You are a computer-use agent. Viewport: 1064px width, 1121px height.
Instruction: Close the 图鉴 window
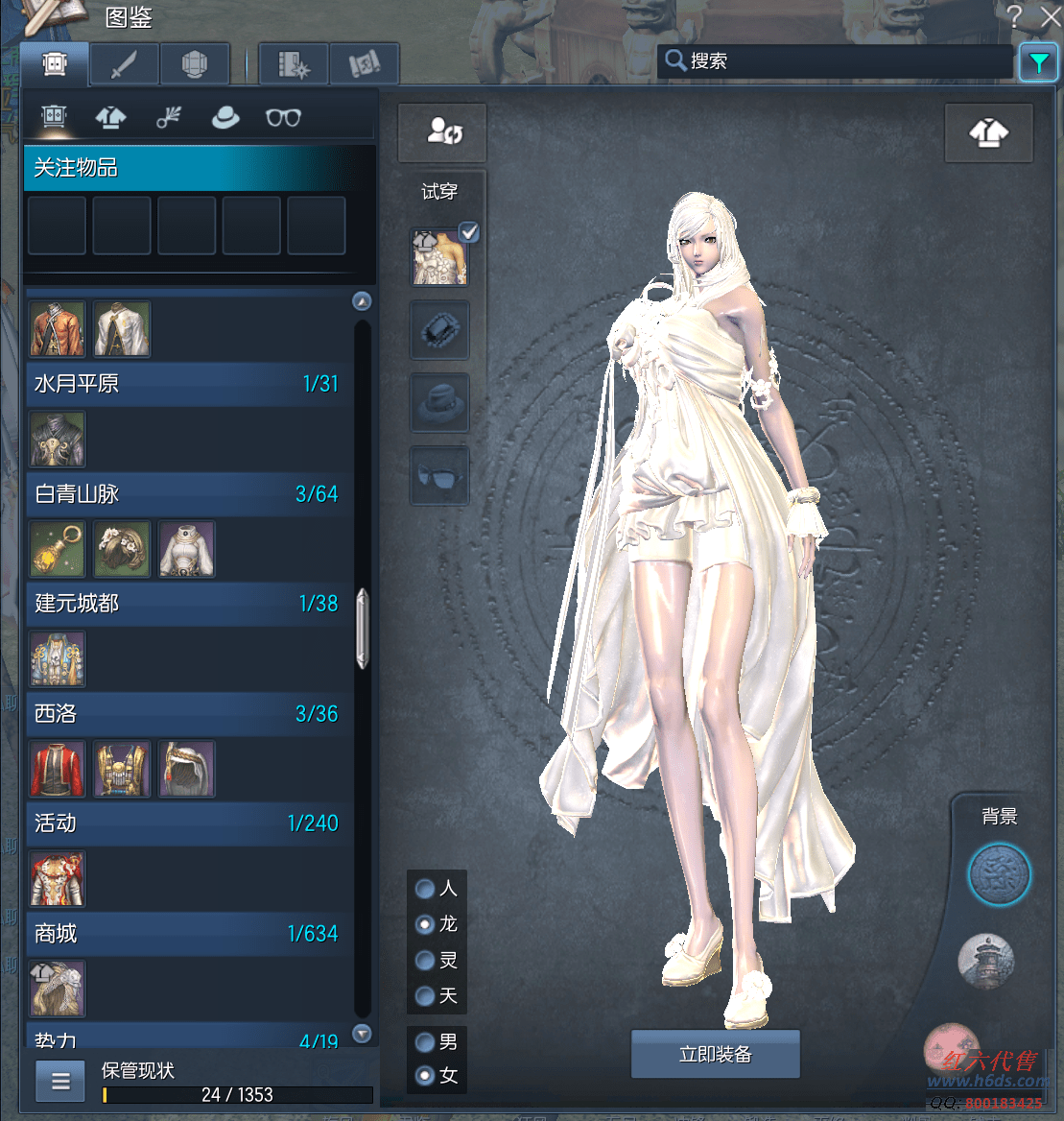pos(1051,16)
